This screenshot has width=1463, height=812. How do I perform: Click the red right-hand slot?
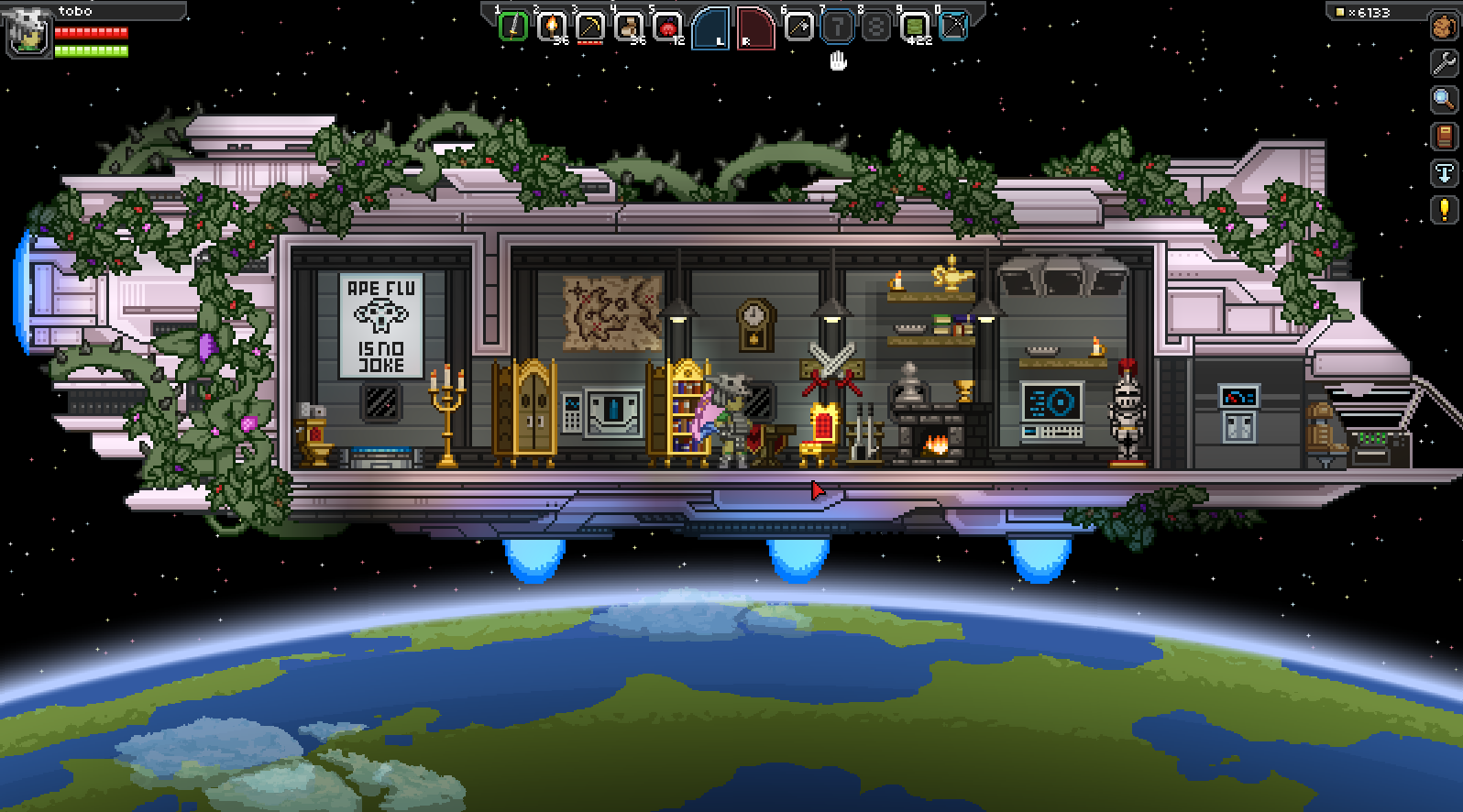click(x=754, y=28)
